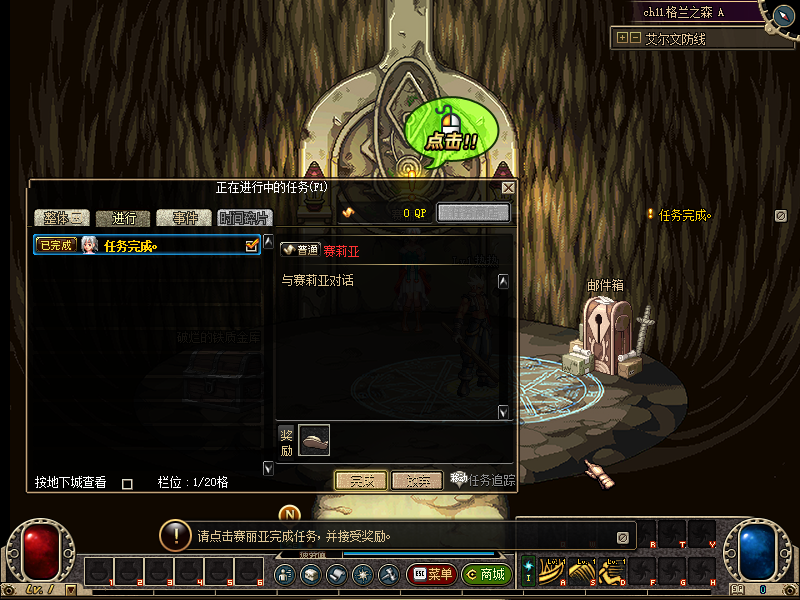
Task: Open the 菜单 (menu) button
Action: tap(431, 575)
